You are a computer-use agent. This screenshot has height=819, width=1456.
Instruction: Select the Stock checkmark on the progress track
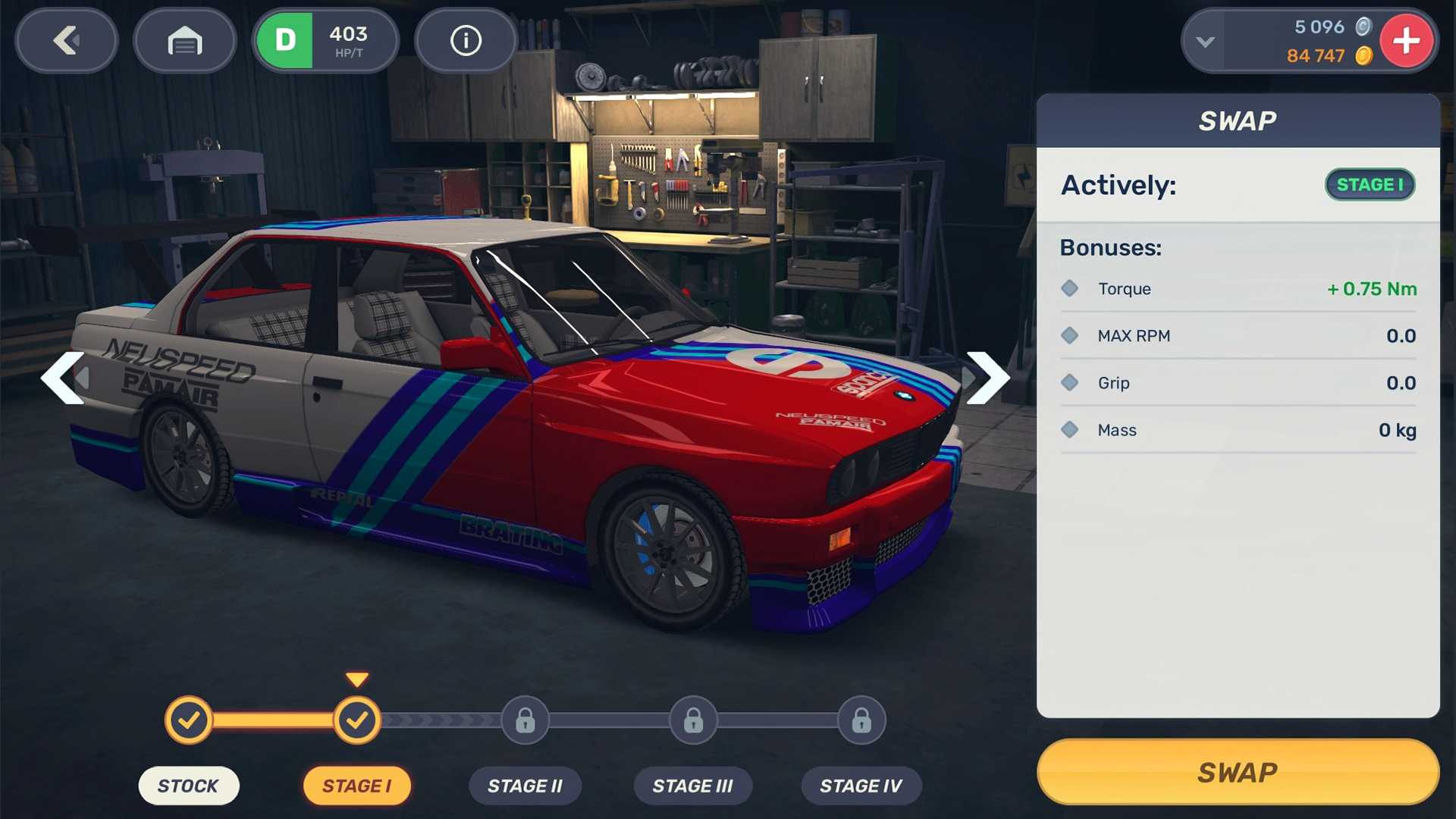189,720
